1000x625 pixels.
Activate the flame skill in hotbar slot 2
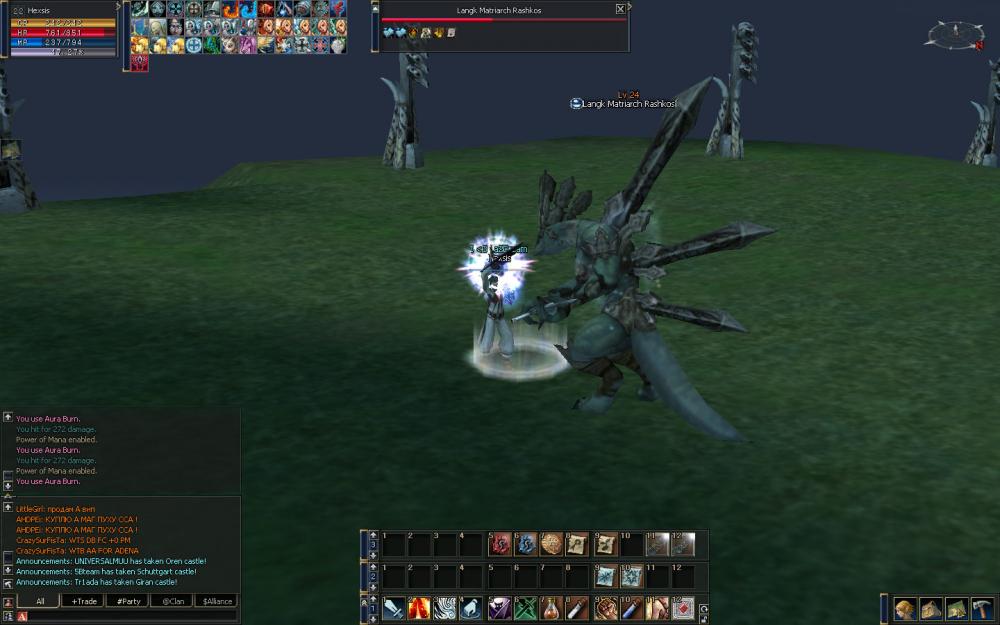420,607
